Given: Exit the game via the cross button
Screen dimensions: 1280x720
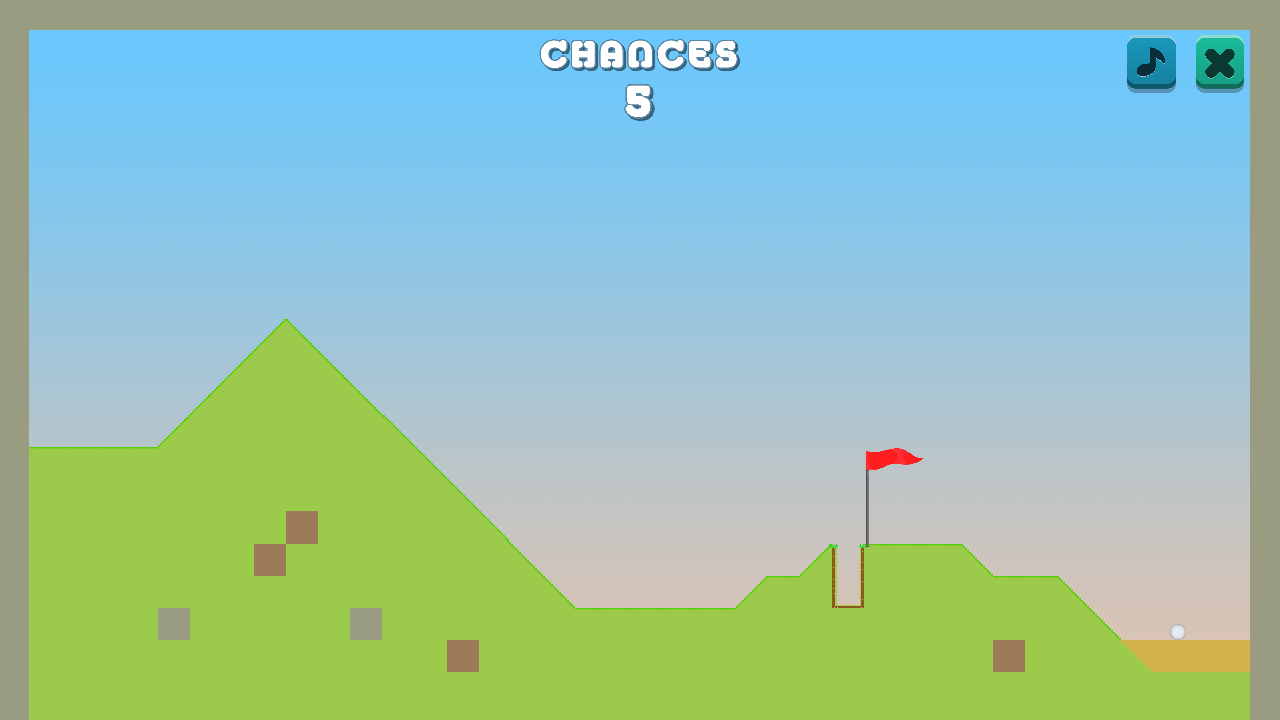Looking at the screenshot, I should tap(1219, 64).
